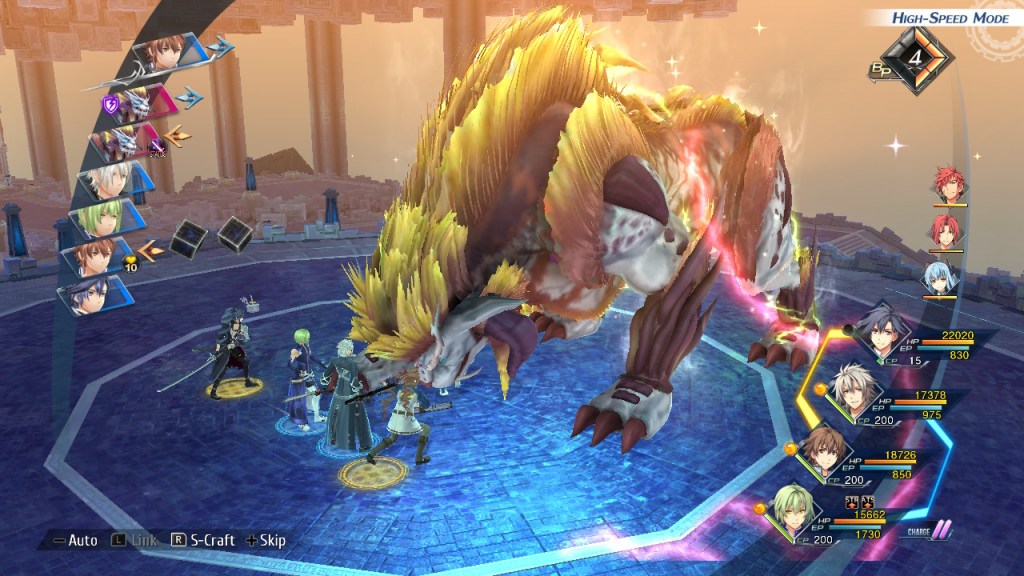The height and width of the screenshot is (576, 1024).
Task: Select the blue-haired reserve member portrait
Action: point(942,275)
